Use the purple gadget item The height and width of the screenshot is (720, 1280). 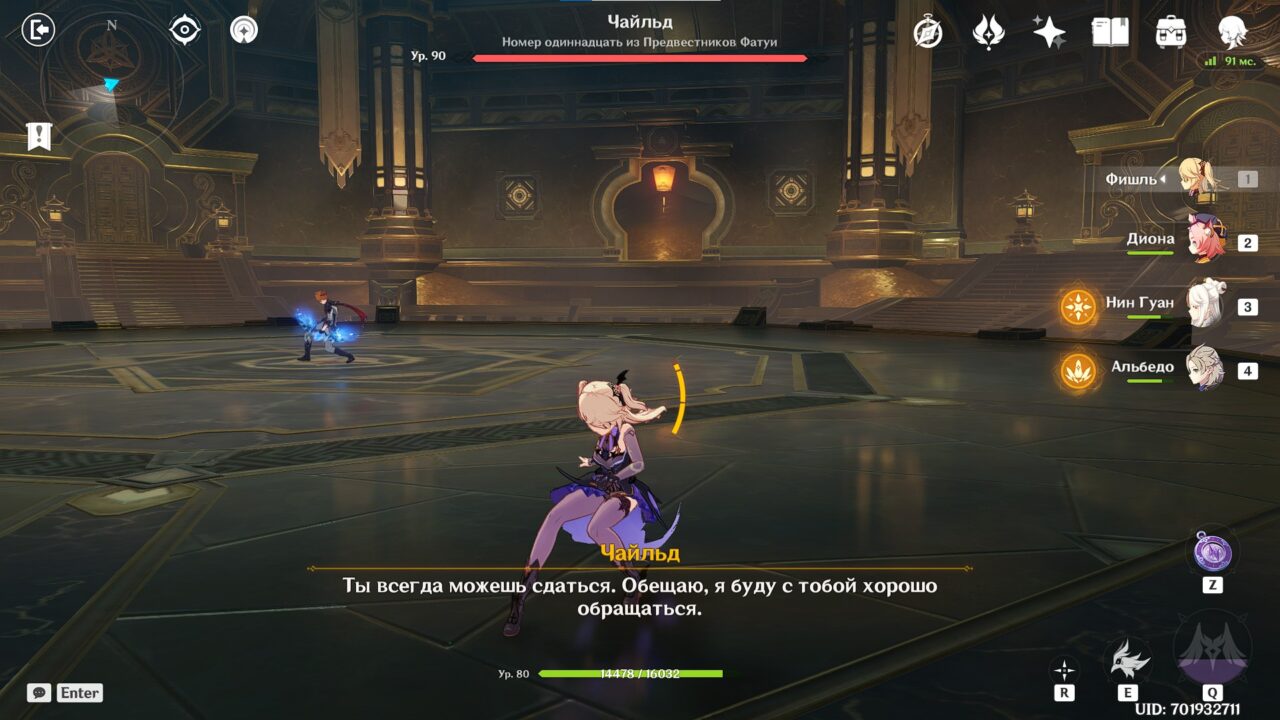[1212, 551]
